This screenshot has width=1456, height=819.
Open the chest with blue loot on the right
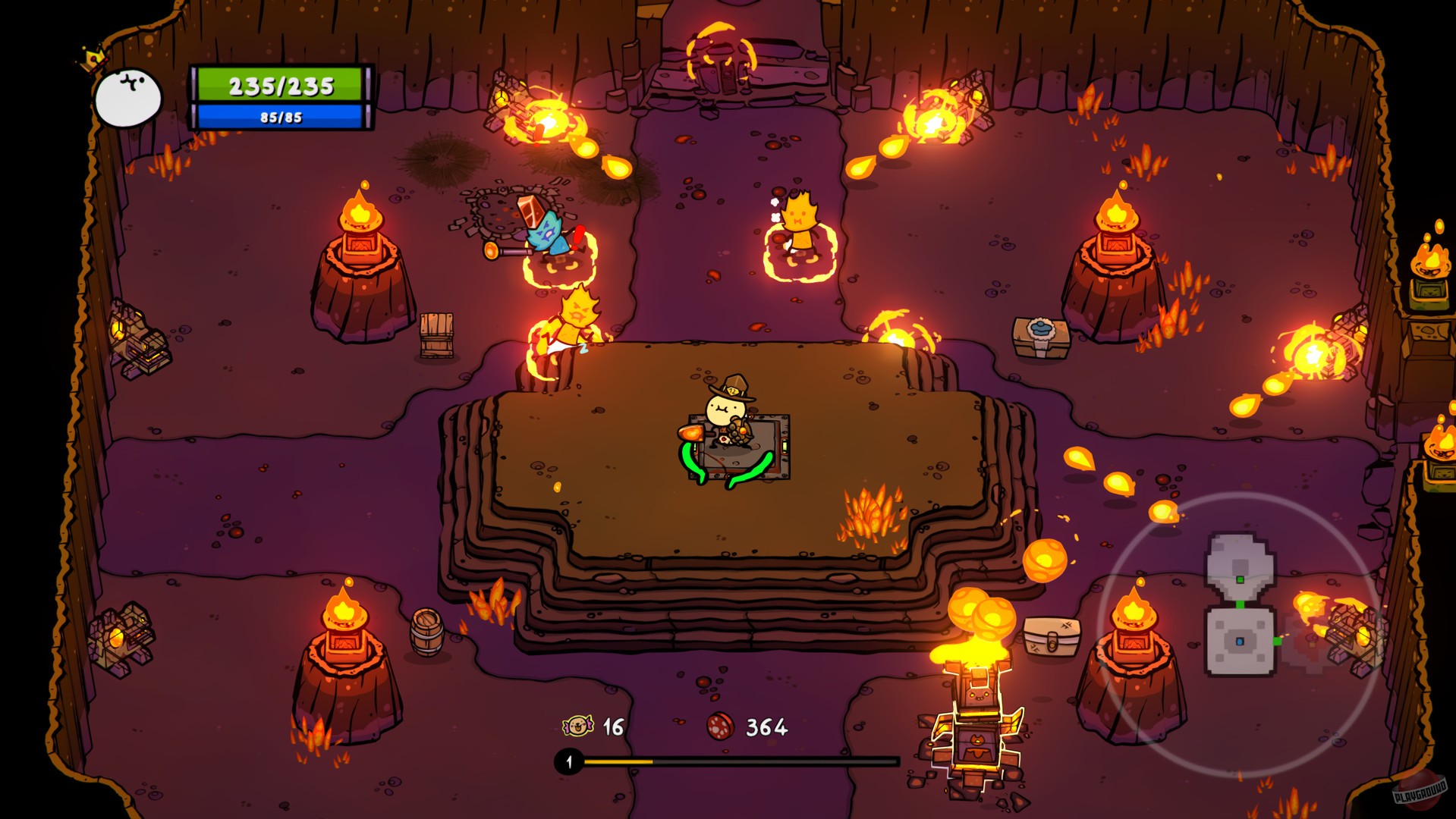1039,334
